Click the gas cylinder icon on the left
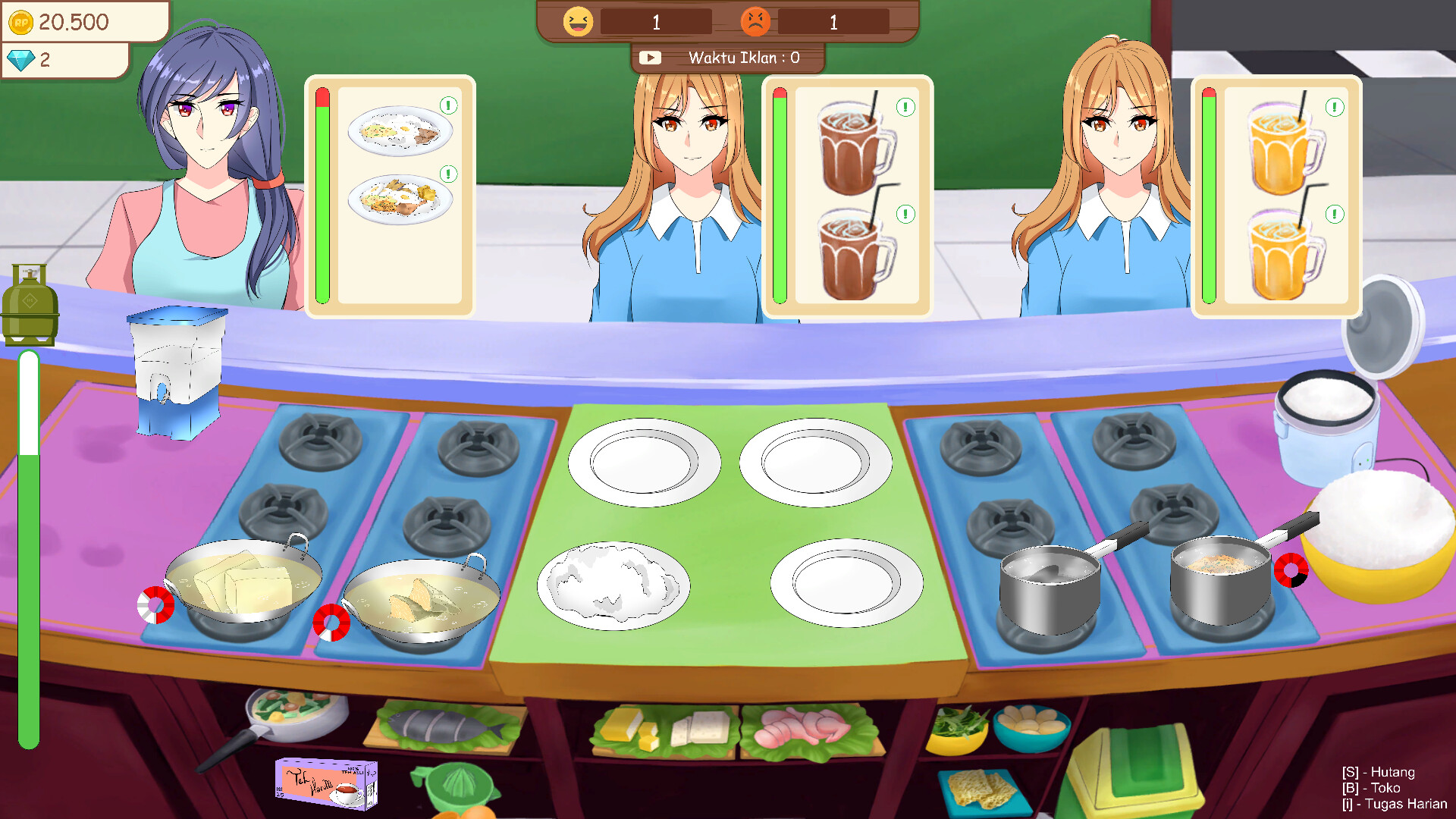1456x819 pixels. [30, 303]
